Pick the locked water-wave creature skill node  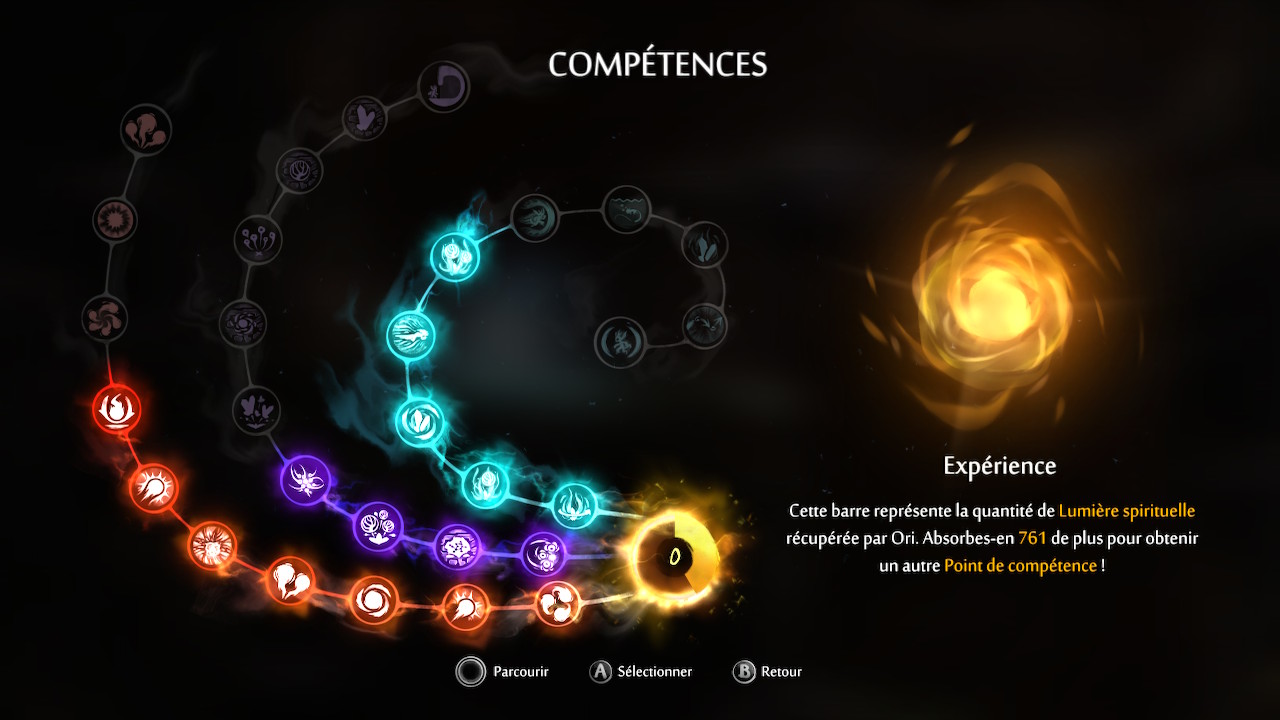point(627,209)
